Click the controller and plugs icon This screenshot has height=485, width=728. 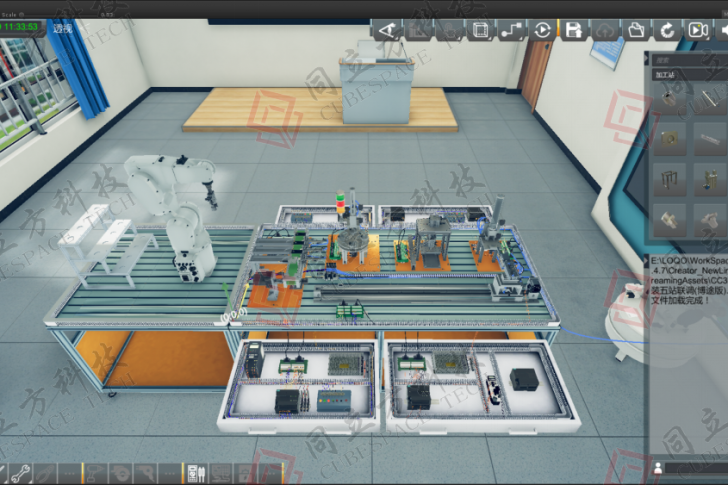(x=196, y=472)
